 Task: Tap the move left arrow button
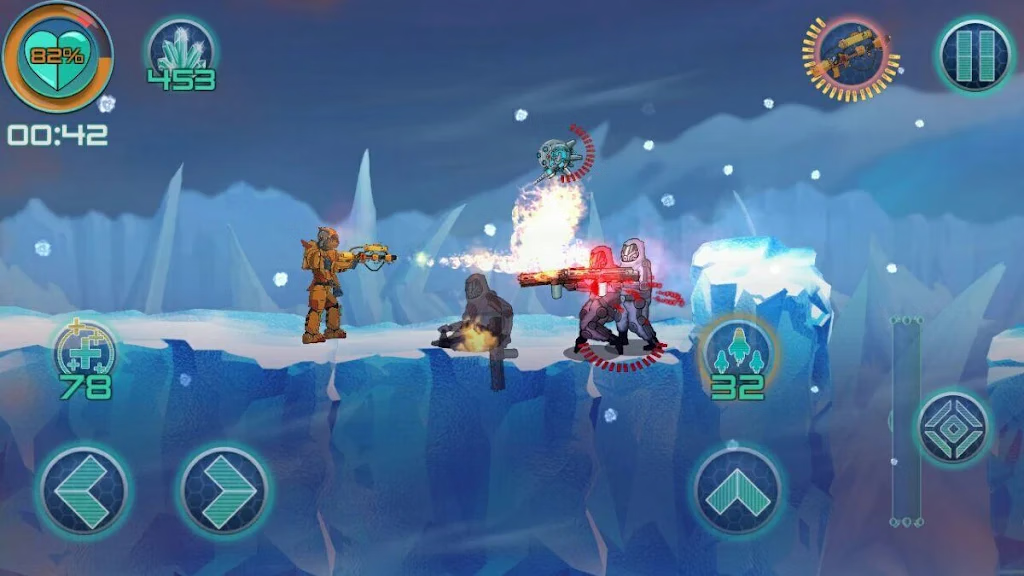[x=83, y=491]
